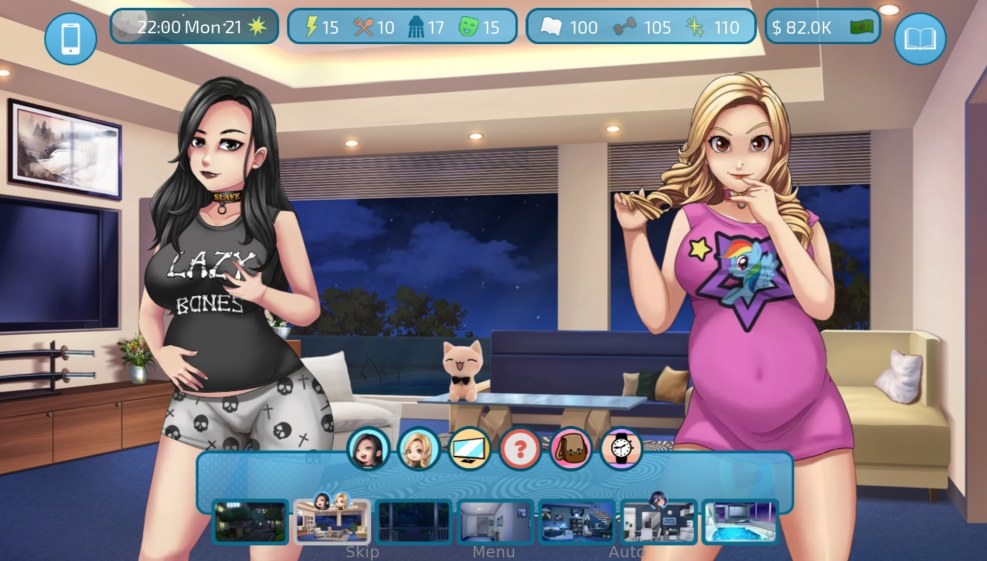
Task: Click the wristwatch wait icon
Action: click(621, 449)
